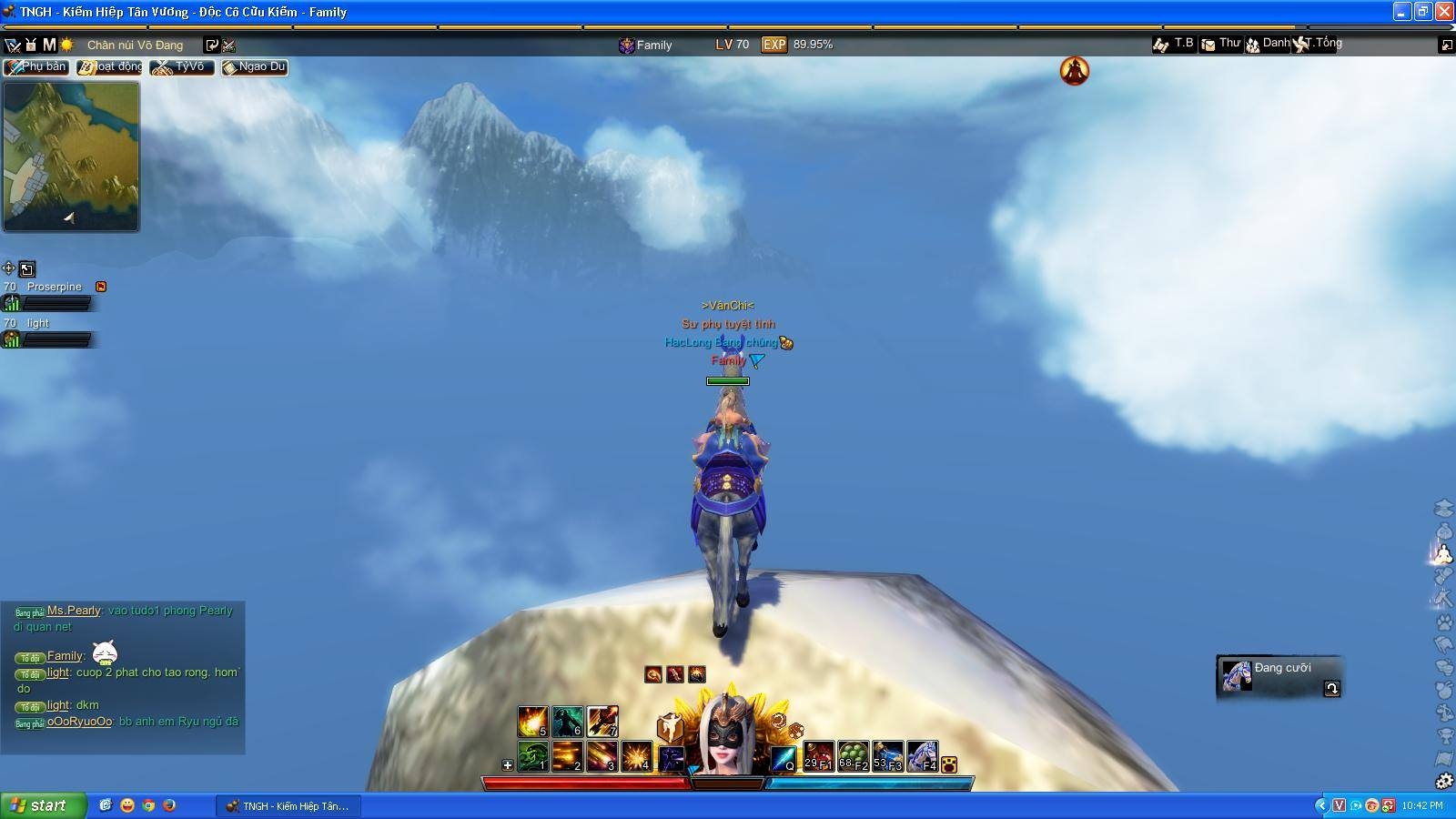Toggle the horse mount in slot F4
The width and height of the screenshot is (1456, 819).
click(922, 756)
